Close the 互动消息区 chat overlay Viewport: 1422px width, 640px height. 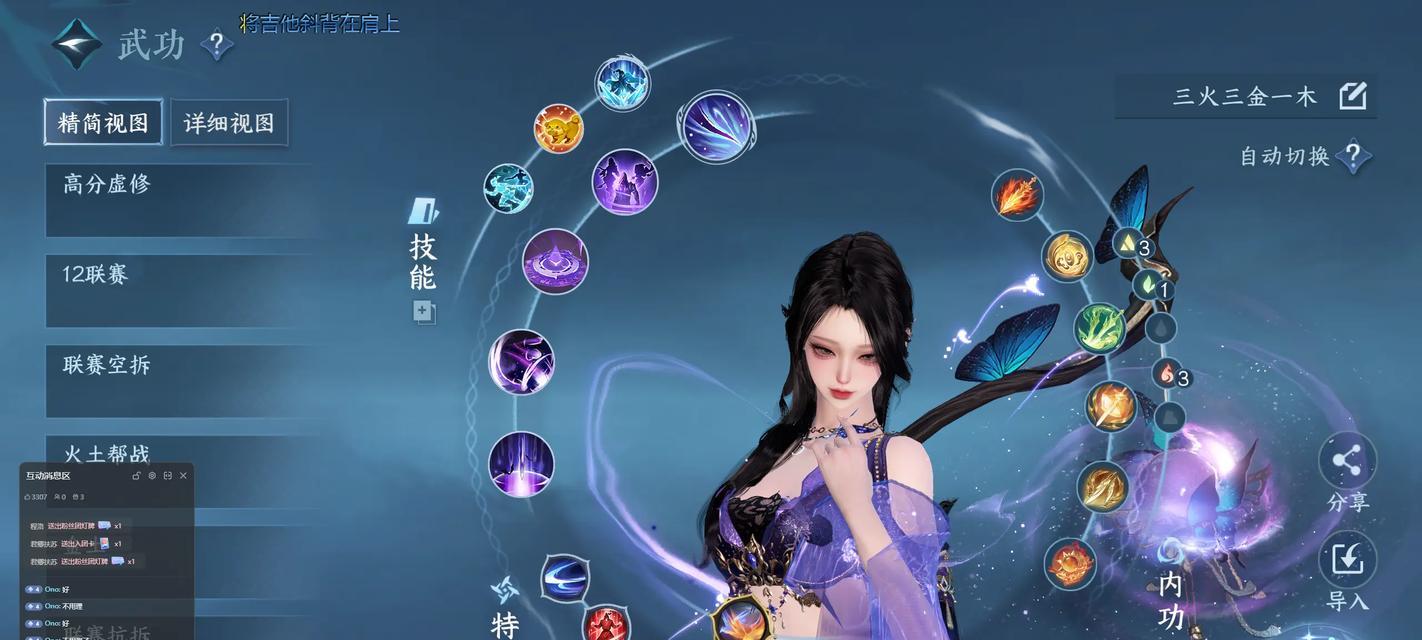pyautogui.click(x=183, y=476)
